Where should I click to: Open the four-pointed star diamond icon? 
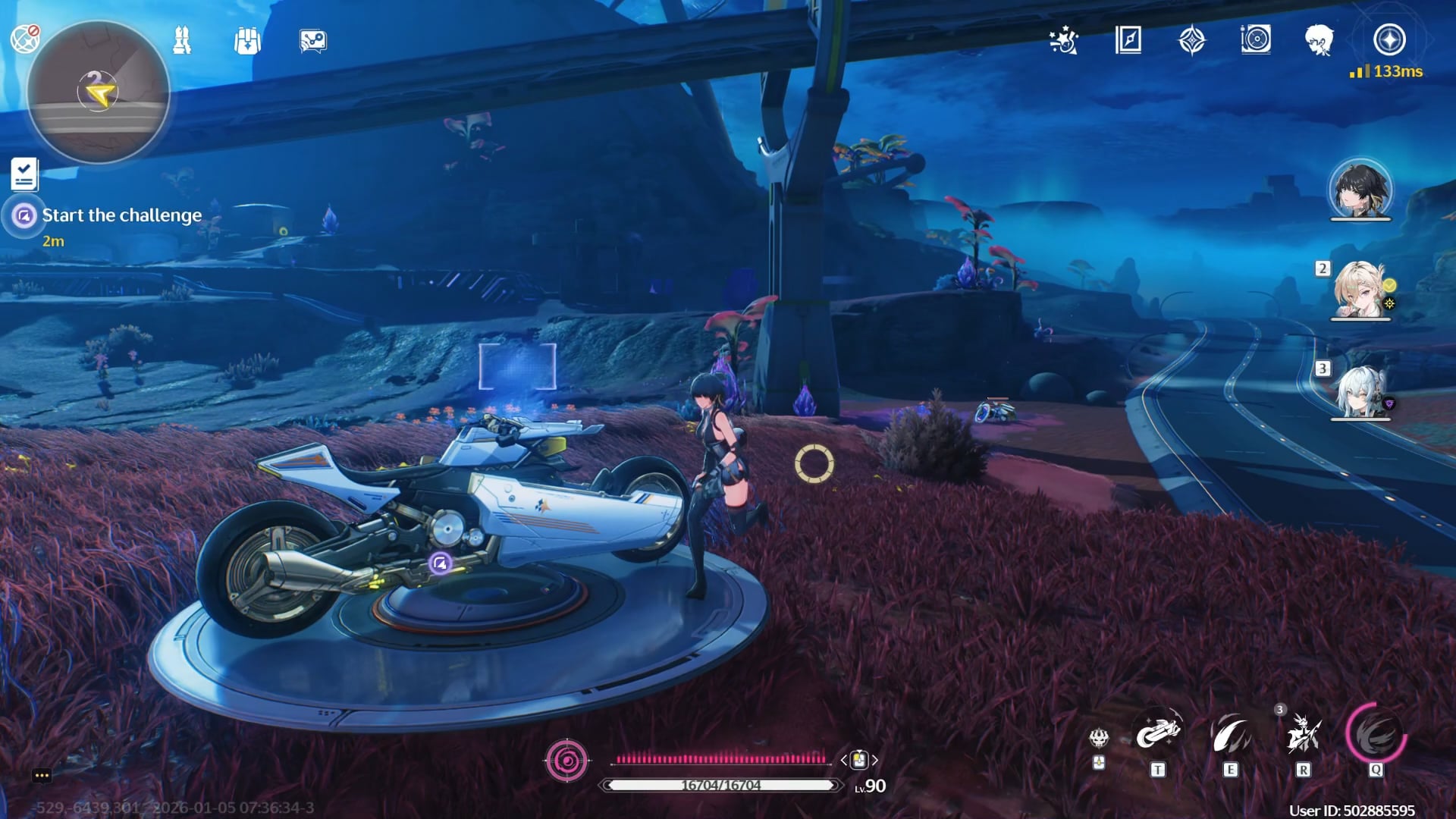click(x=1192, y=40)
